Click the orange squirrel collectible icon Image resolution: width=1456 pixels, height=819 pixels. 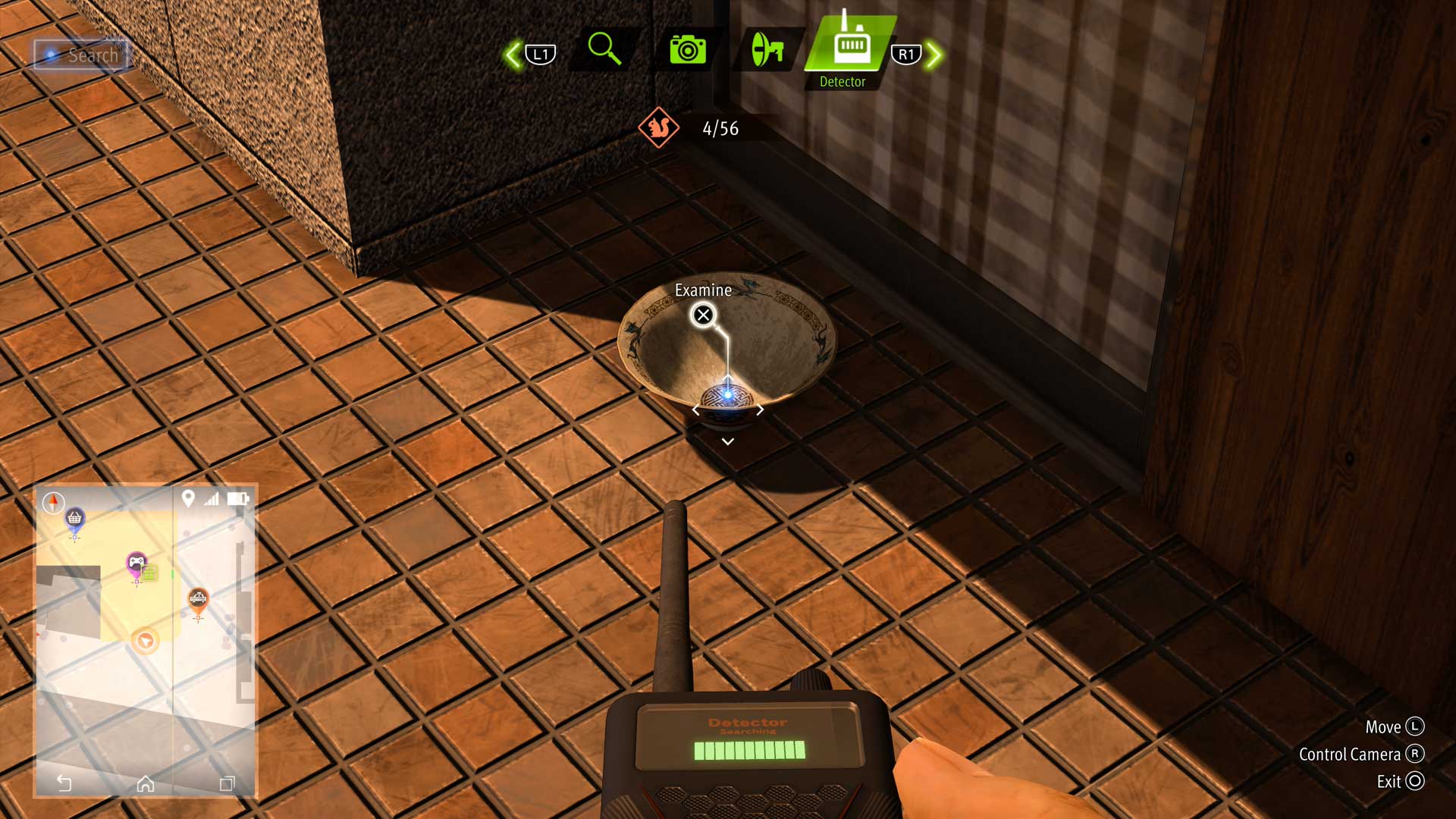[658, 128]
